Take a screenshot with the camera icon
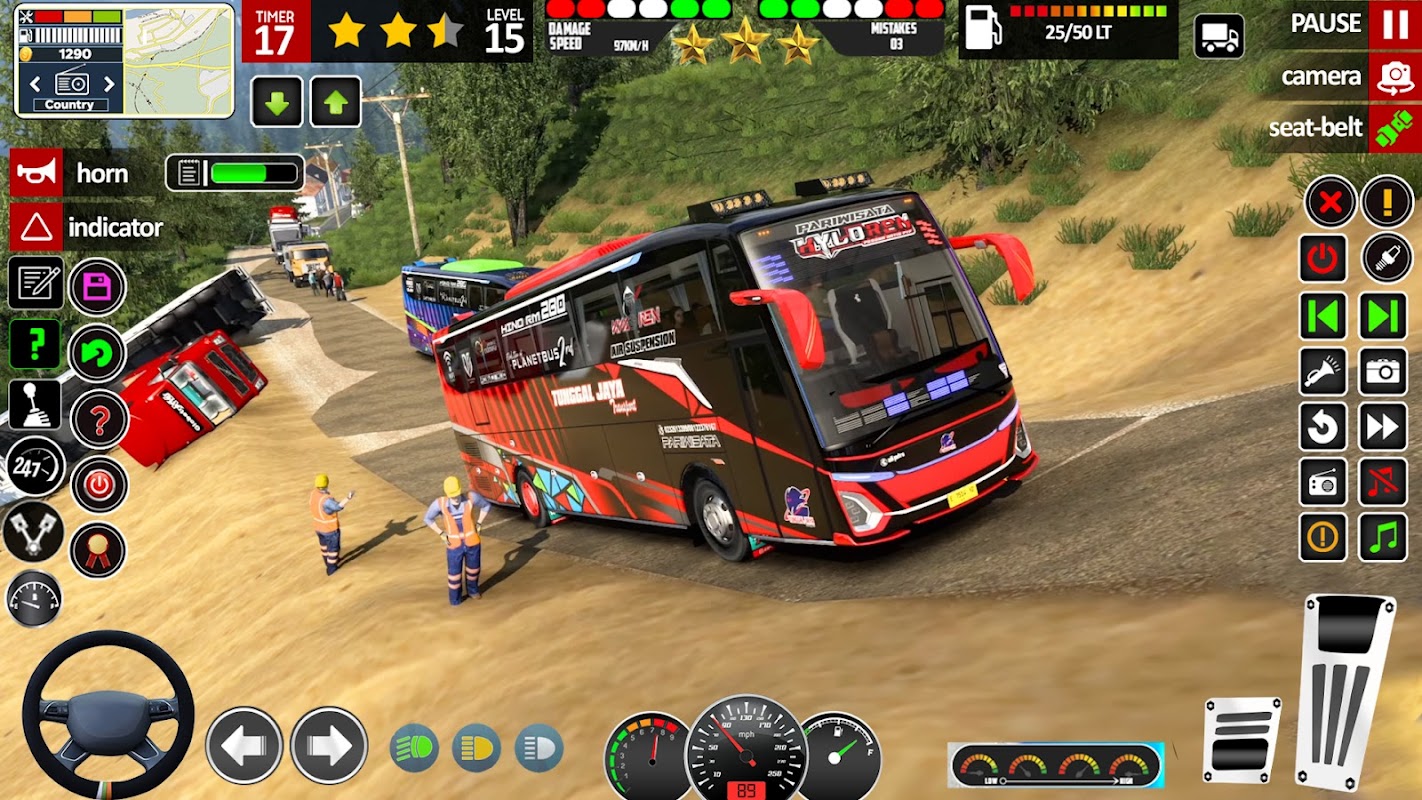 click(1383, 372)
